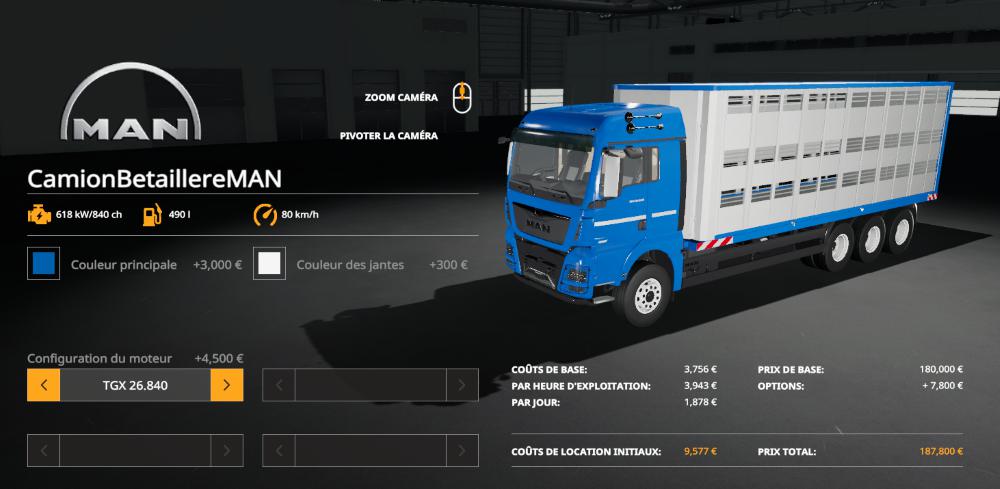Open the white Couleur des jantes swatch
This screenshot has width=1000, height=489.
point(269,265)
